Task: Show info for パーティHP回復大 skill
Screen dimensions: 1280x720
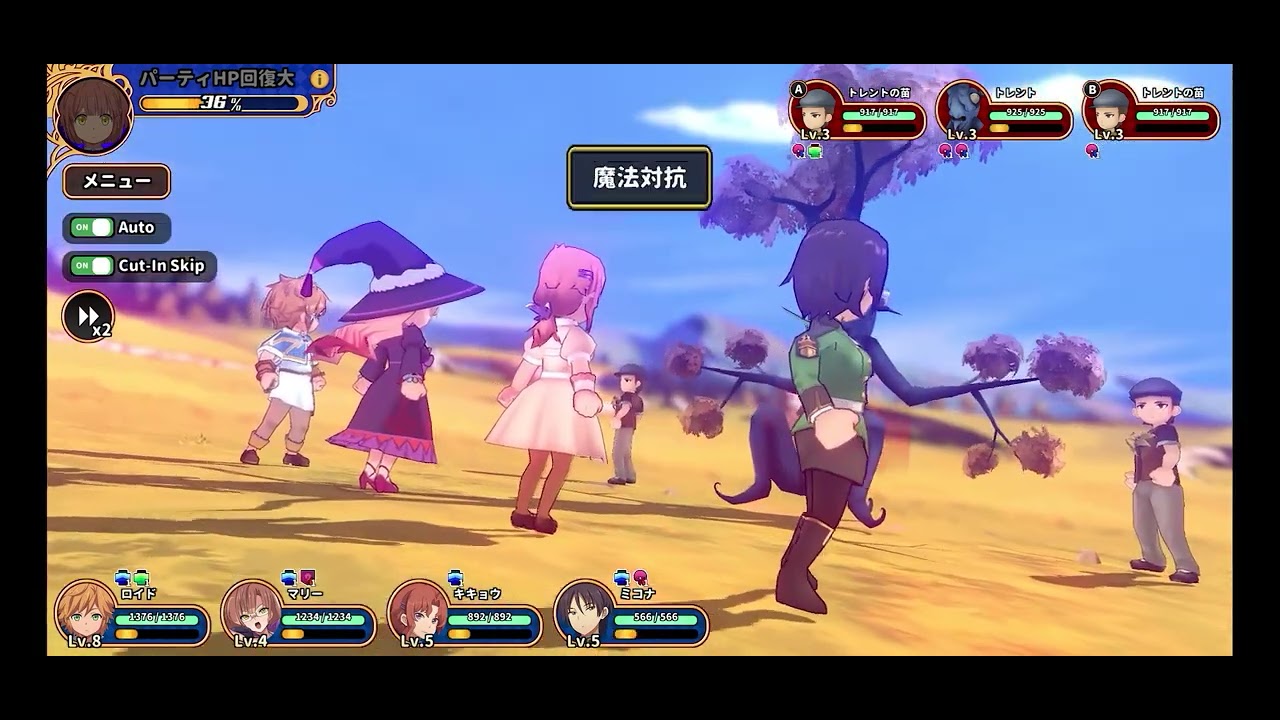Action: click(x=320, y=79)
